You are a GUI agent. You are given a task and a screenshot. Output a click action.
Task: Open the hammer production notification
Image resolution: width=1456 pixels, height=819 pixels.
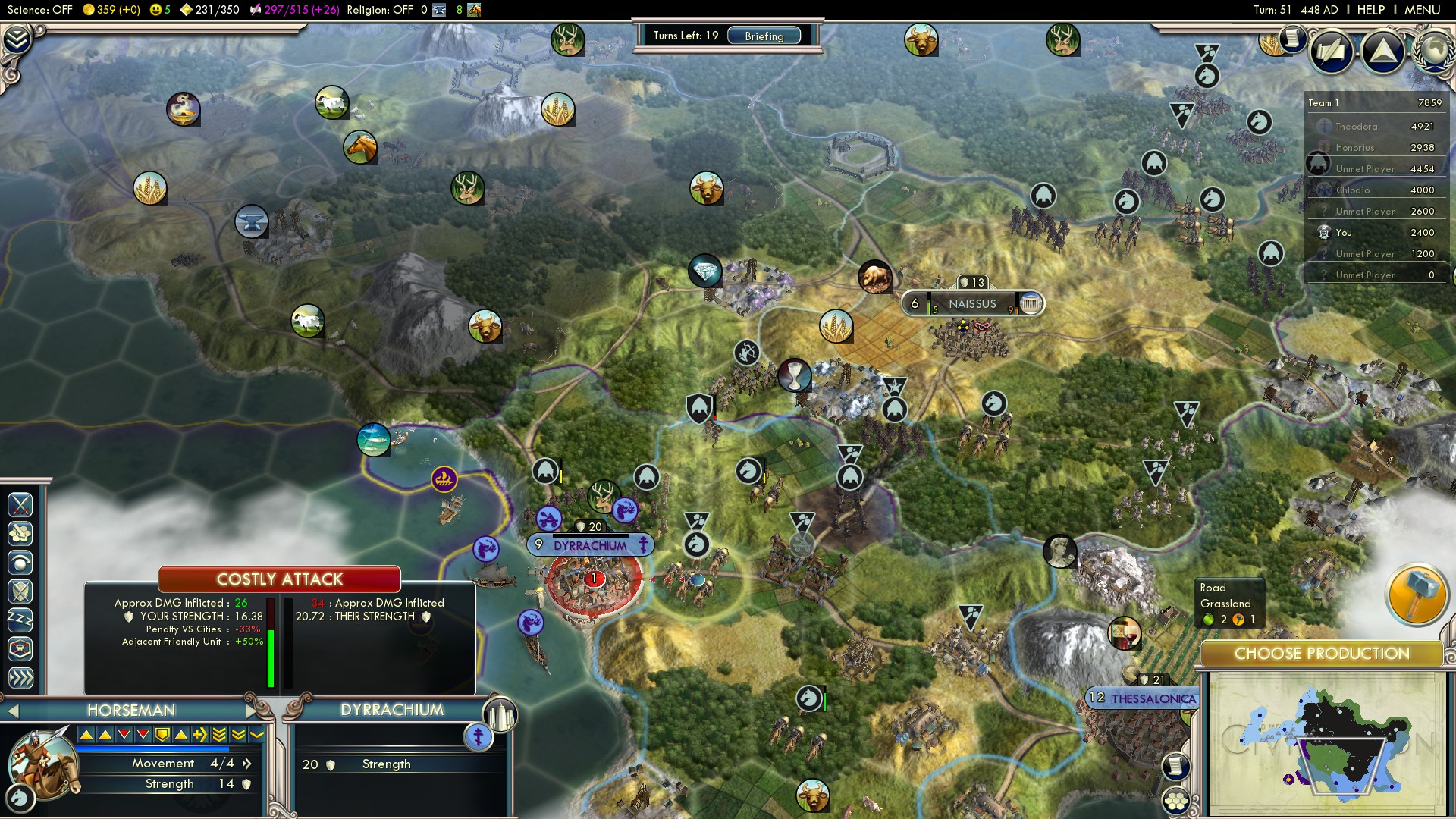1416,594
